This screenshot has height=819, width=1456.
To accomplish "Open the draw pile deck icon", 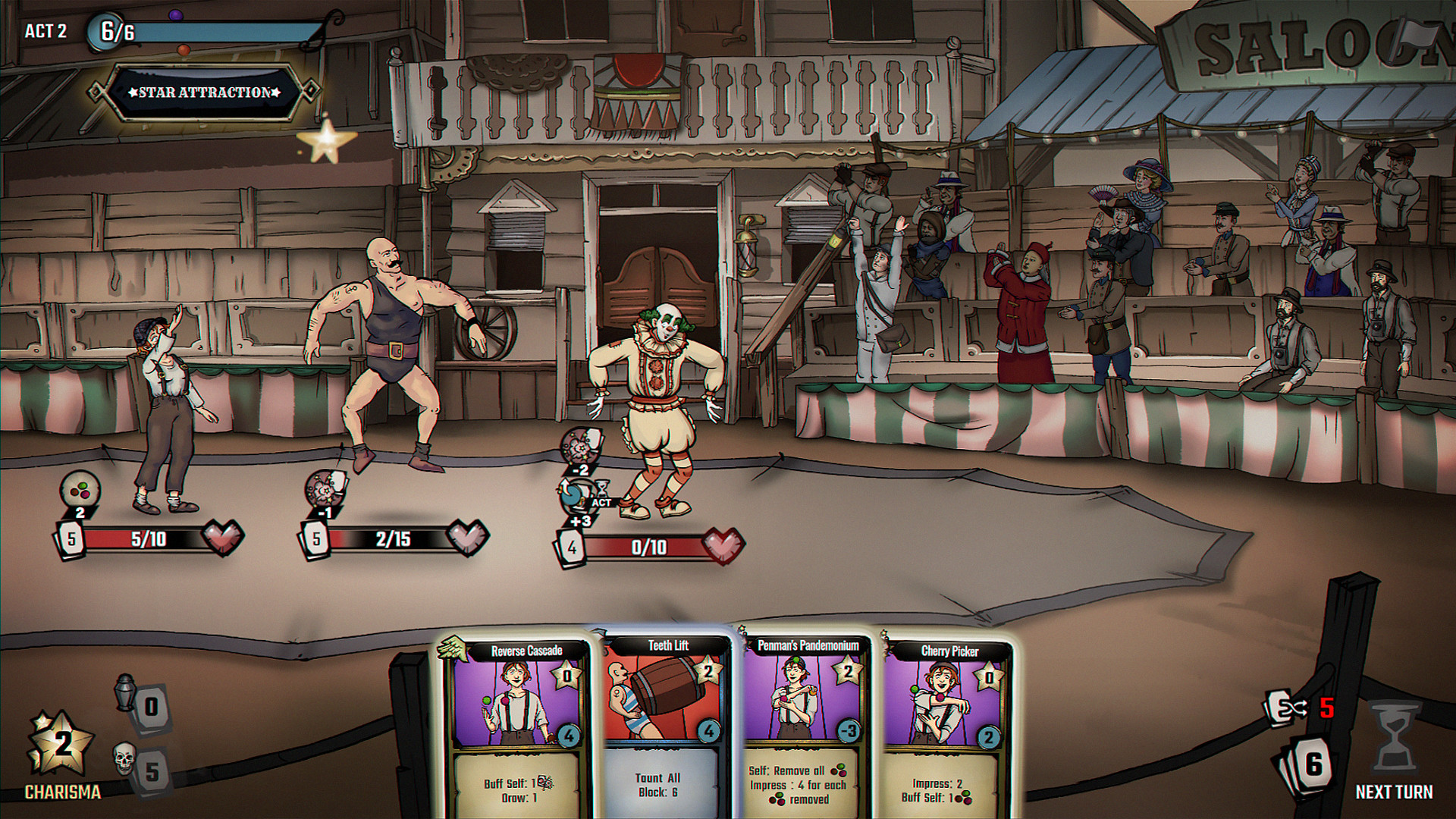I will point(1307,766).
